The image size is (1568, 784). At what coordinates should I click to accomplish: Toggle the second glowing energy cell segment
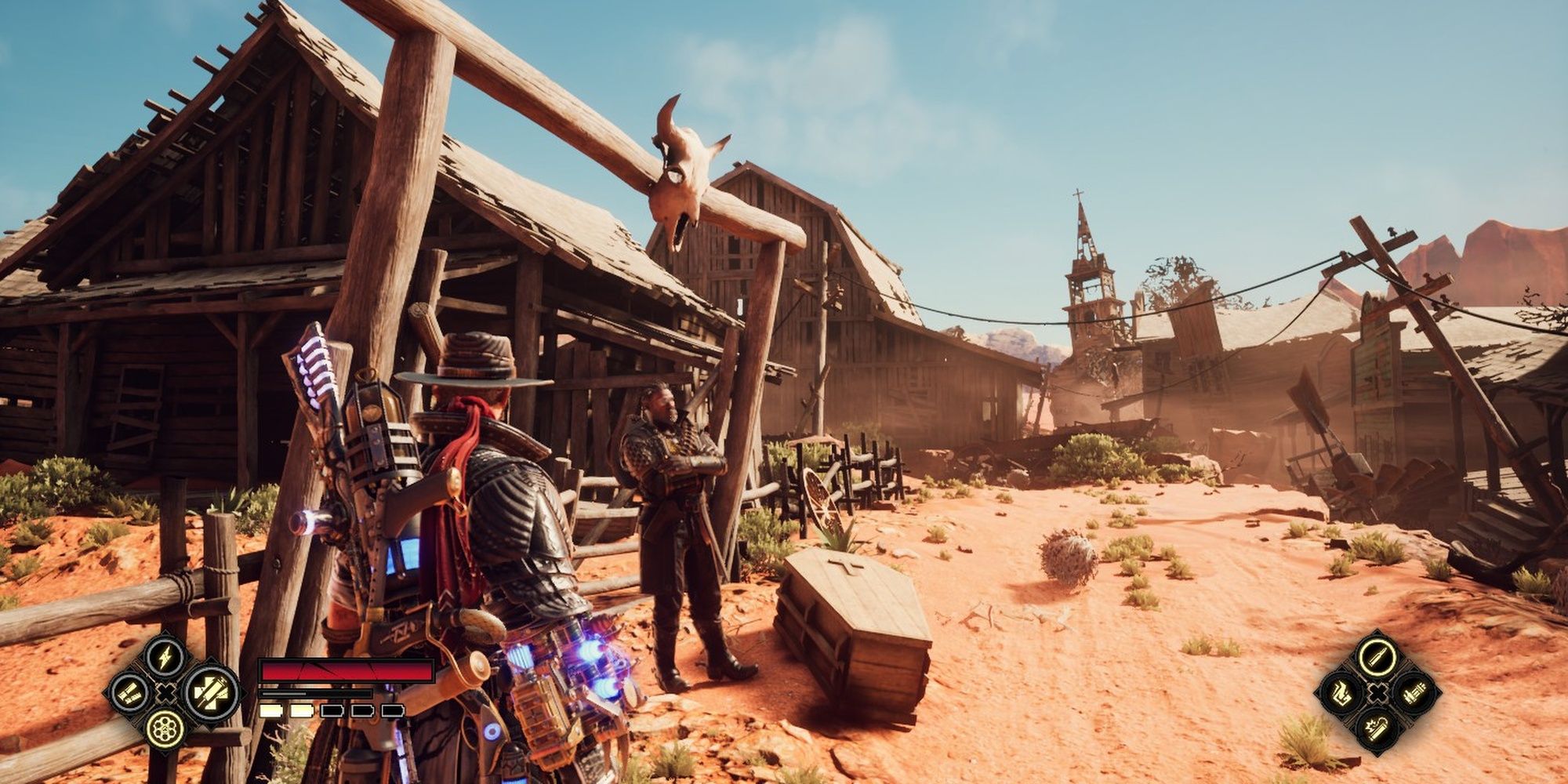301,711
